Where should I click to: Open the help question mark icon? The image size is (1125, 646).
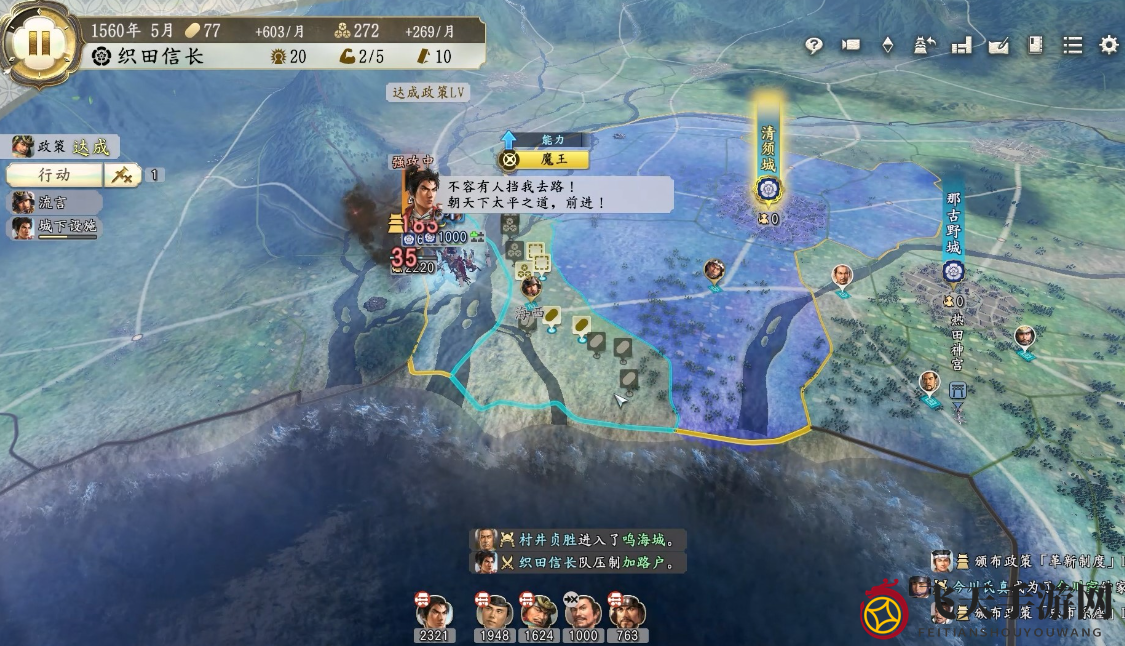click(x=814, y=45)
